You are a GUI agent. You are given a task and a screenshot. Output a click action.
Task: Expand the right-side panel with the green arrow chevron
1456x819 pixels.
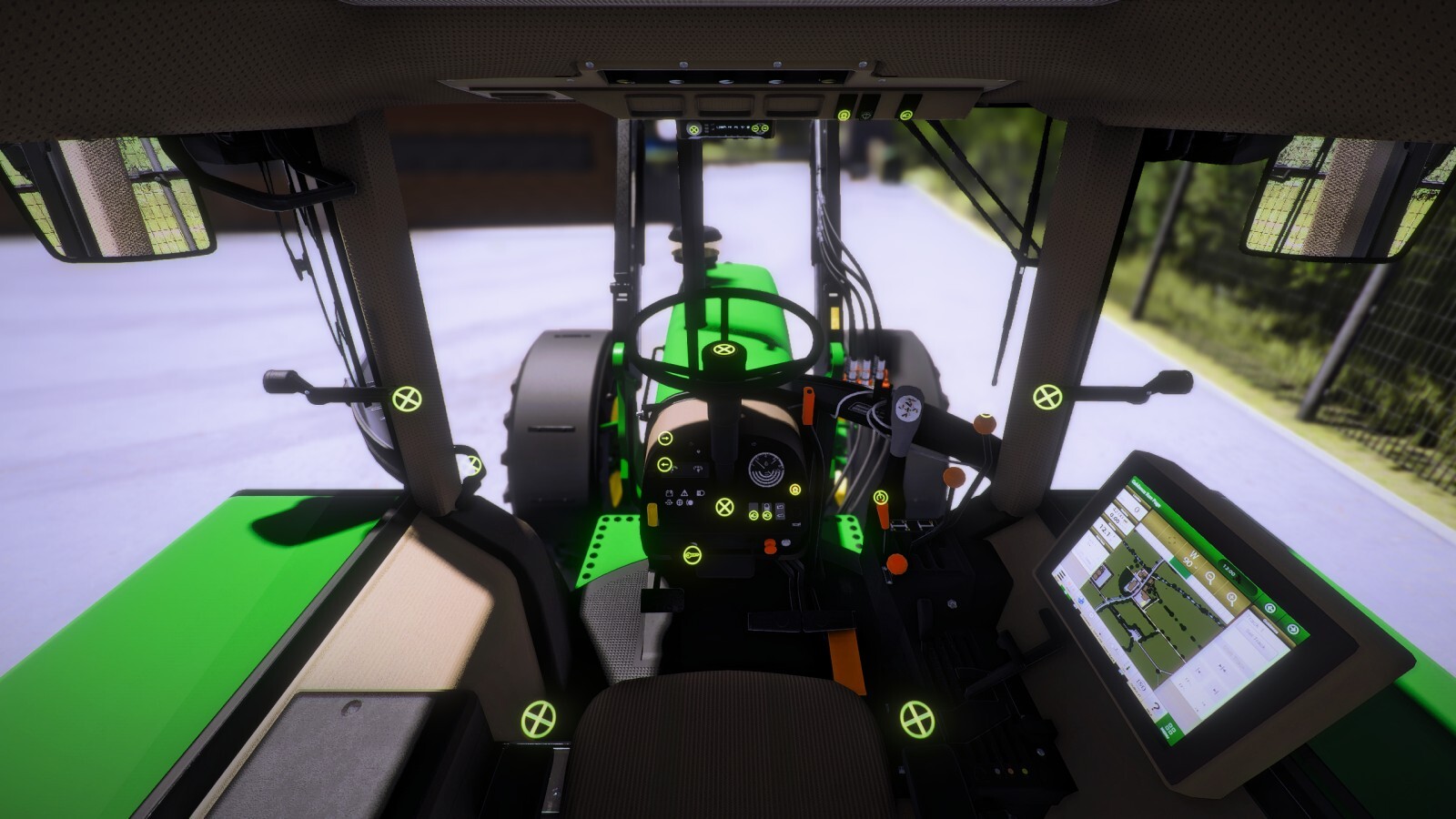coord(1293,628)
